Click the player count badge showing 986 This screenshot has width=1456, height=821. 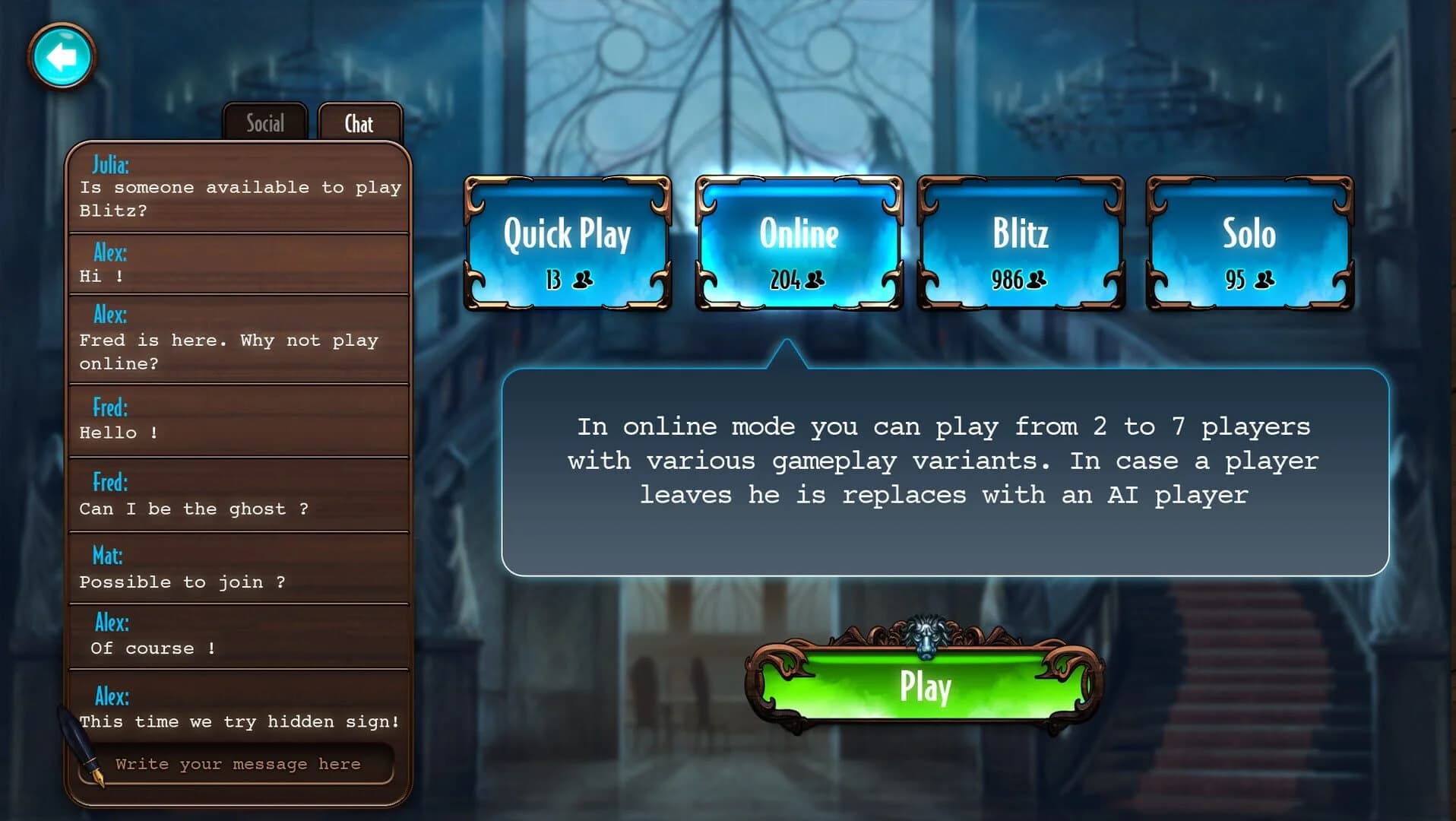pos(1018,280)
